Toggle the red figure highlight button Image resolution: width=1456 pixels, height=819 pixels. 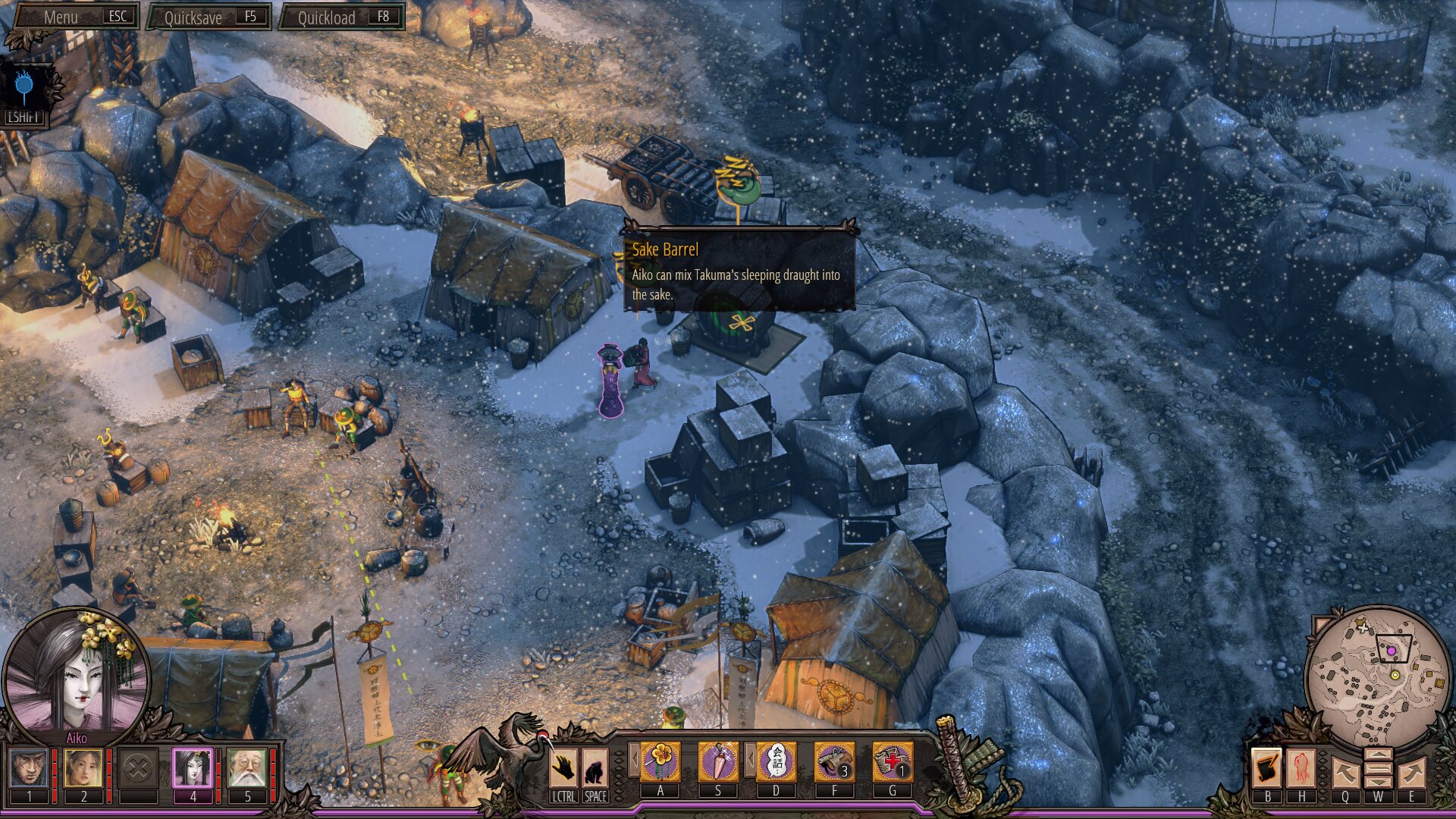[1301, 767]
